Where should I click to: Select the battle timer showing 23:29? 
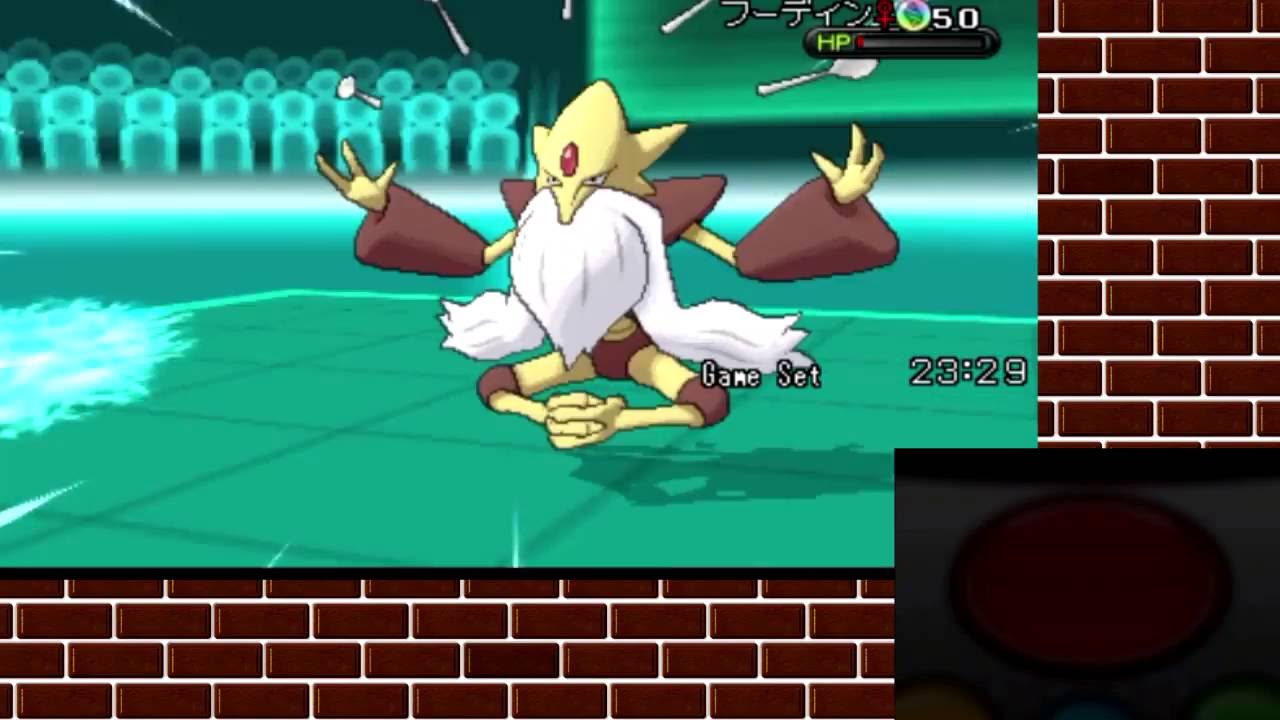(x=968, y=370)
